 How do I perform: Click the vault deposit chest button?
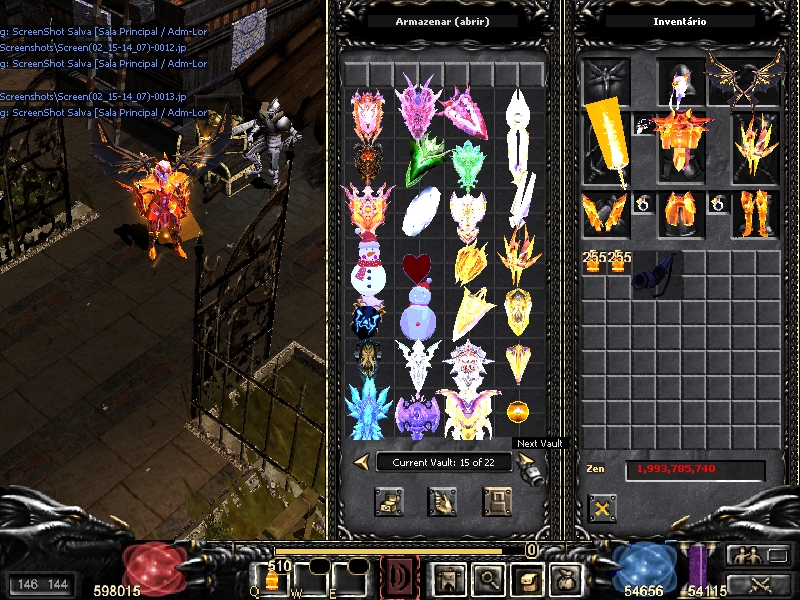[389, 501]
